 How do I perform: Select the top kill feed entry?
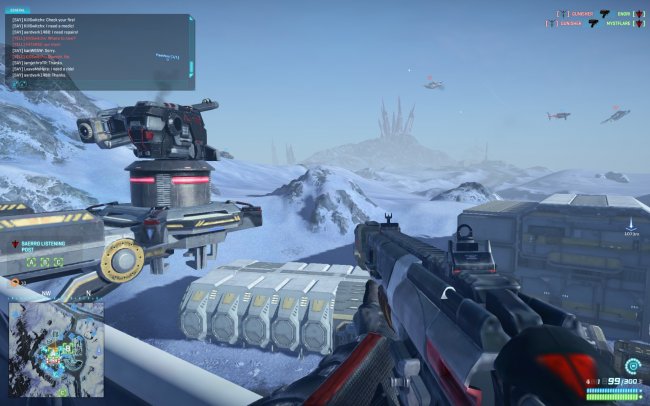click(x=602, y=13)
